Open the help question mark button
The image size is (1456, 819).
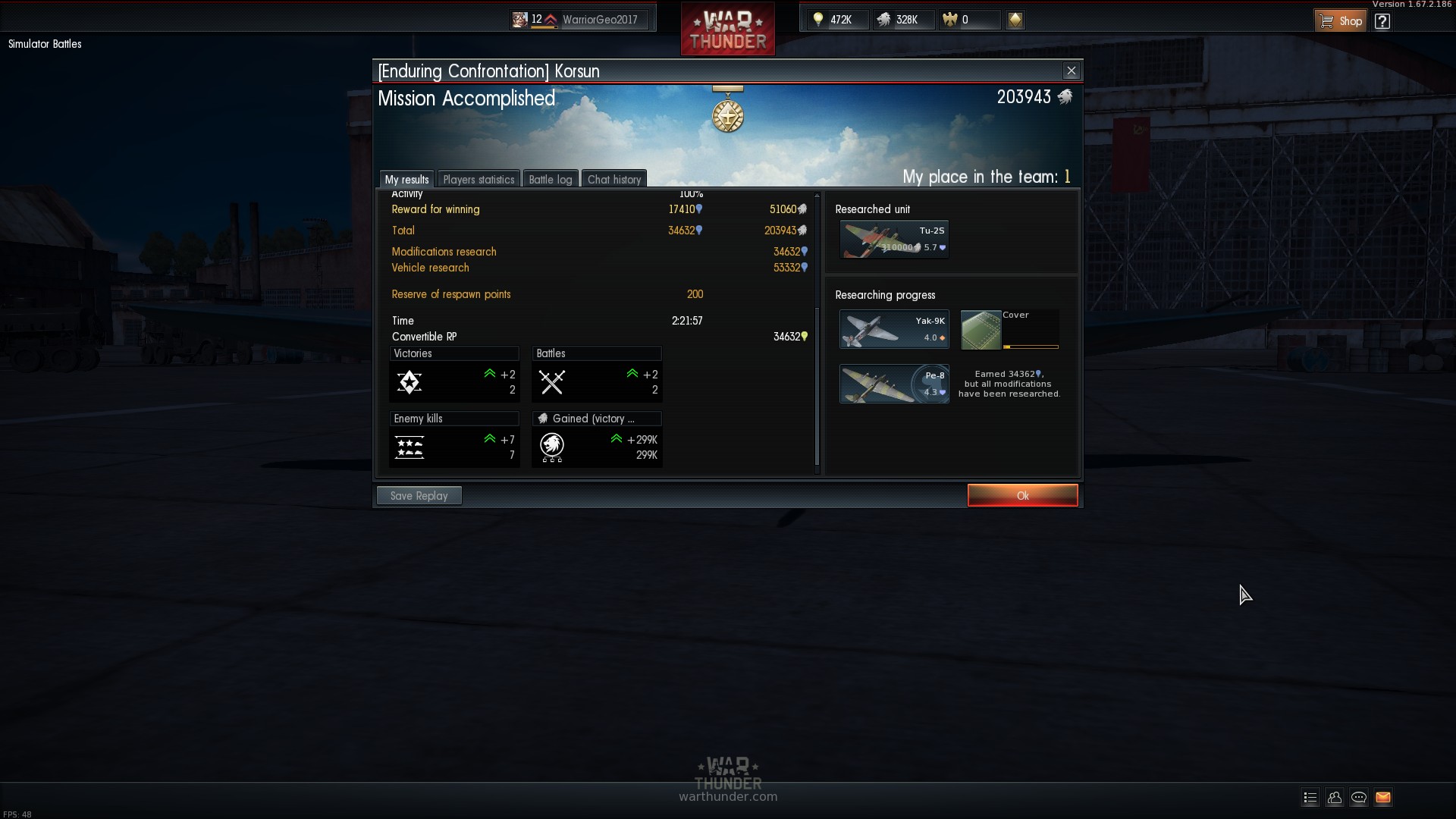coord(1382,20)
